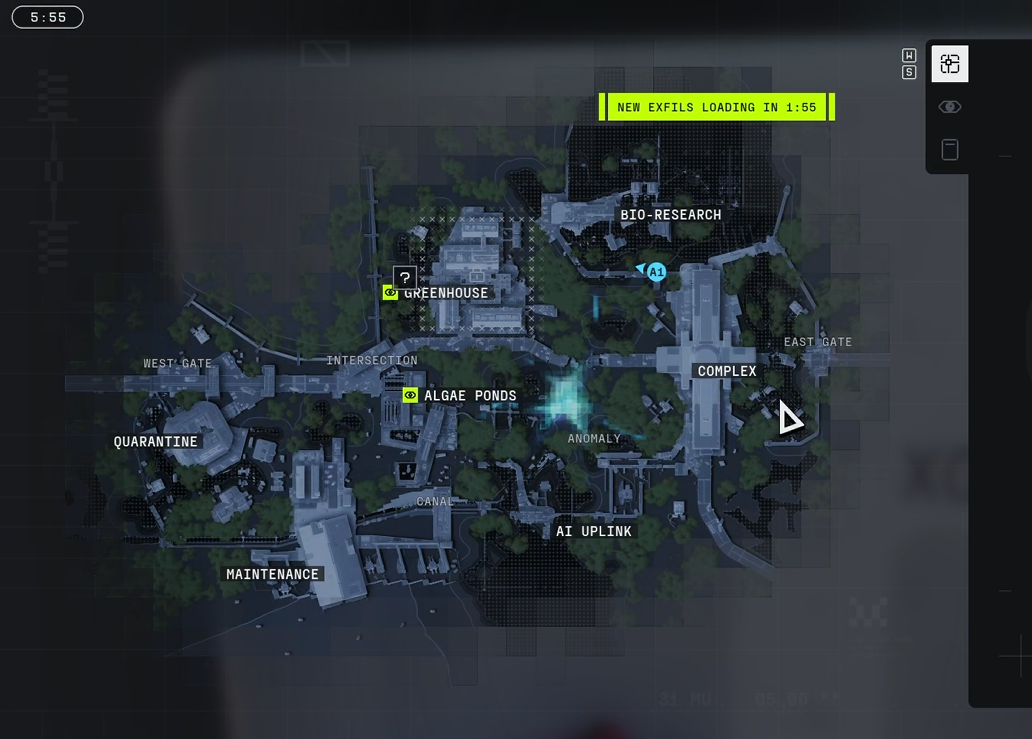Pick the AI Uplink location label
The width and height of the screenshot is (1032, 739).
tap(594, 531)
